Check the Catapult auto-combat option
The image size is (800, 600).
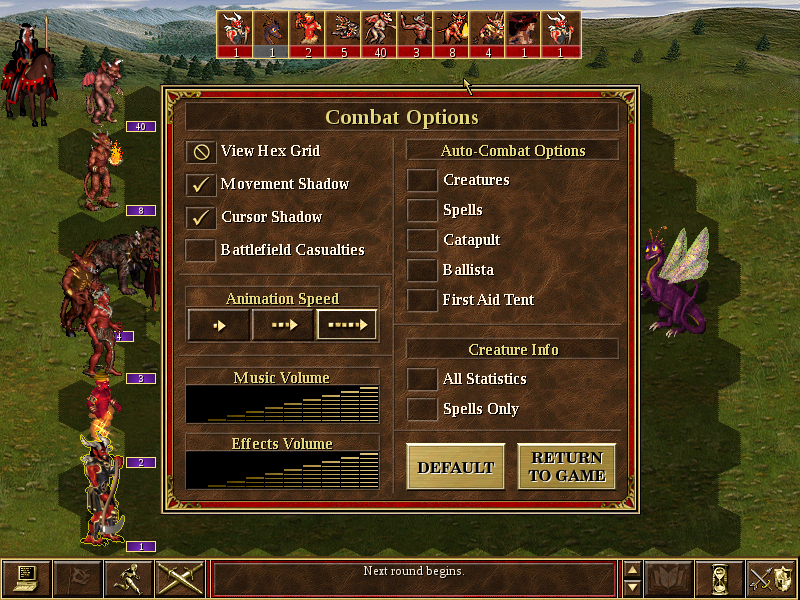[423, 241]
